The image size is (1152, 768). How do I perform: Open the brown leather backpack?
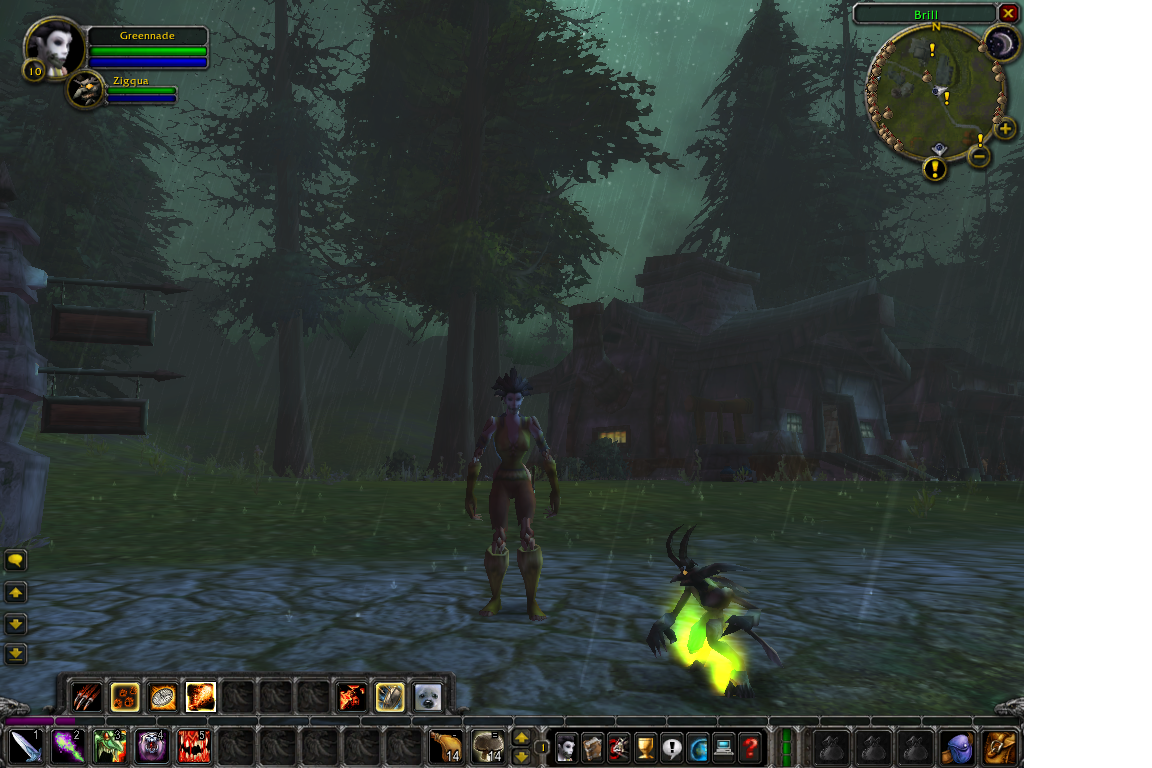(x=1000, y=746)
